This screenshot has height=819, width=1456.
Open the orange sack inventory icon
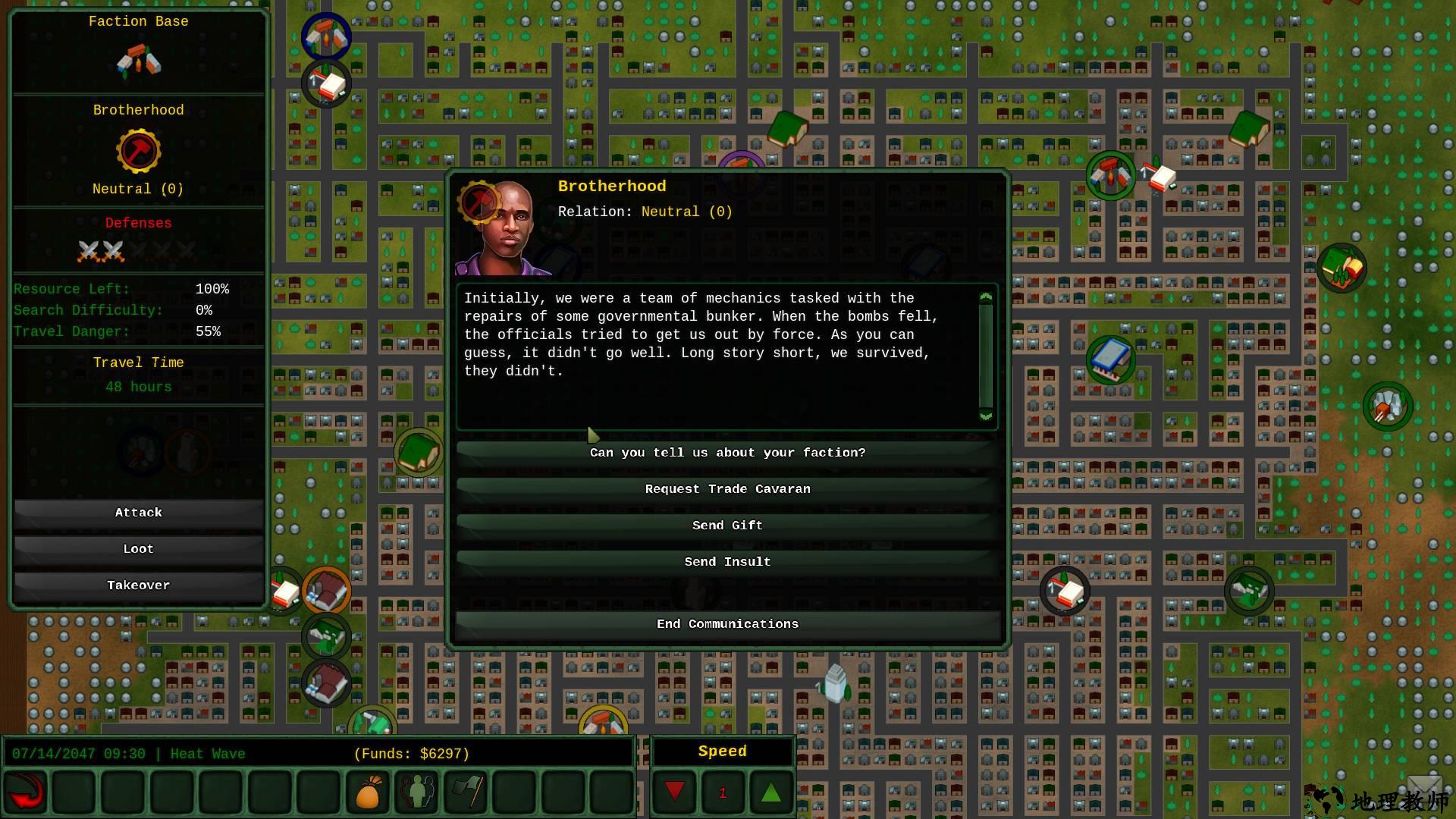pyautogui.click(x=368, y=792)
